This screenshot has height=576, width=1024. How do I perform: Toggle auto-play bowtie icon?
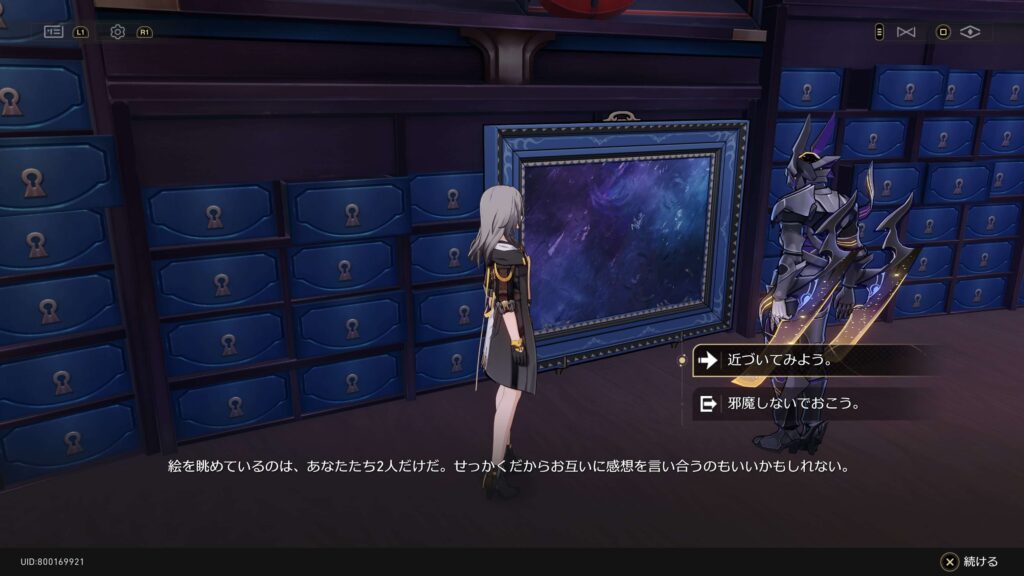906,32
